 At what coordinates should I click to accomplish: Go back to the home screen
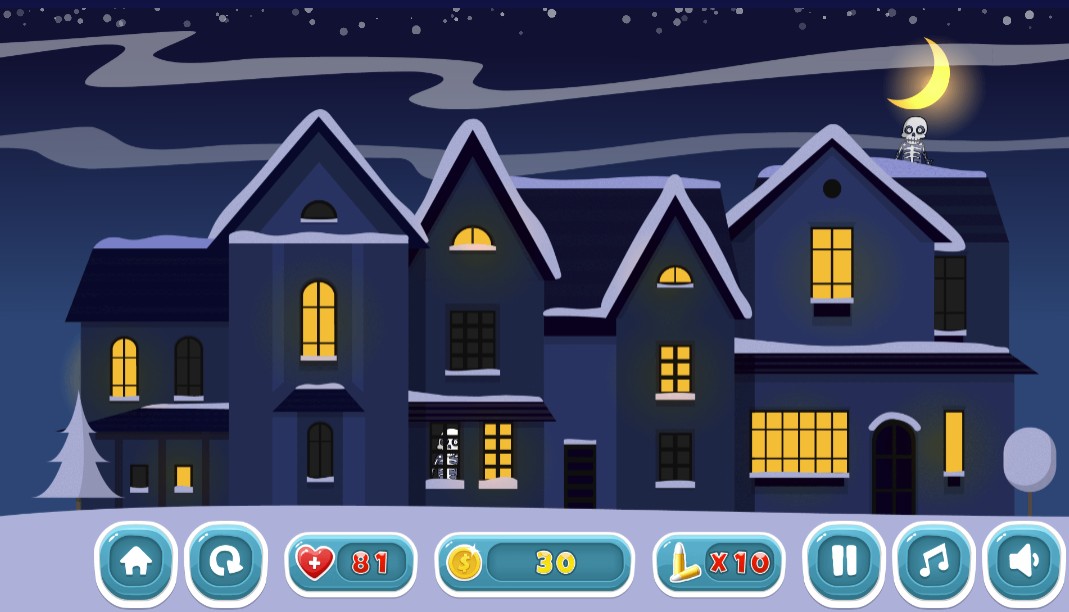[136, 562]
